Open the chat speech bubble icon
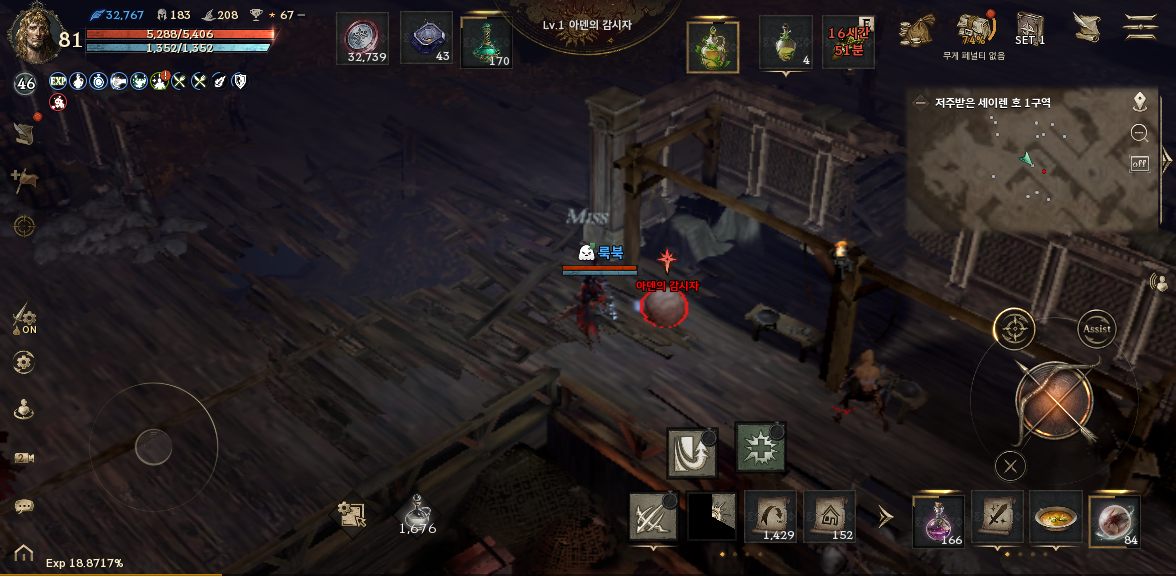The width and height of the screenshot is (1176, 576). coord(24,506)
